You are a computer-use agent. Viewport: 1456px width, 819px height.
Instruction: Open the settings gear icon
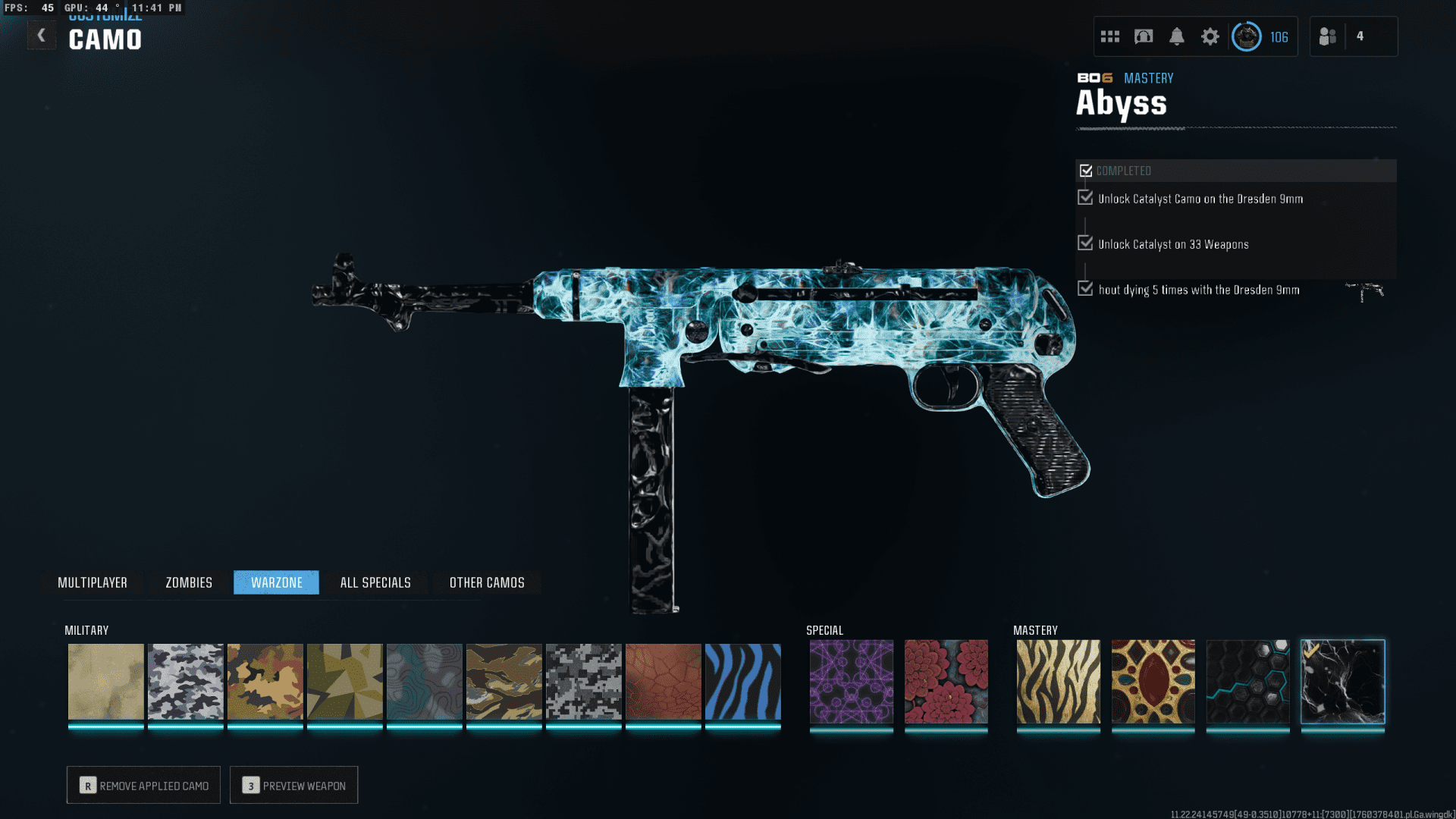1210,36
